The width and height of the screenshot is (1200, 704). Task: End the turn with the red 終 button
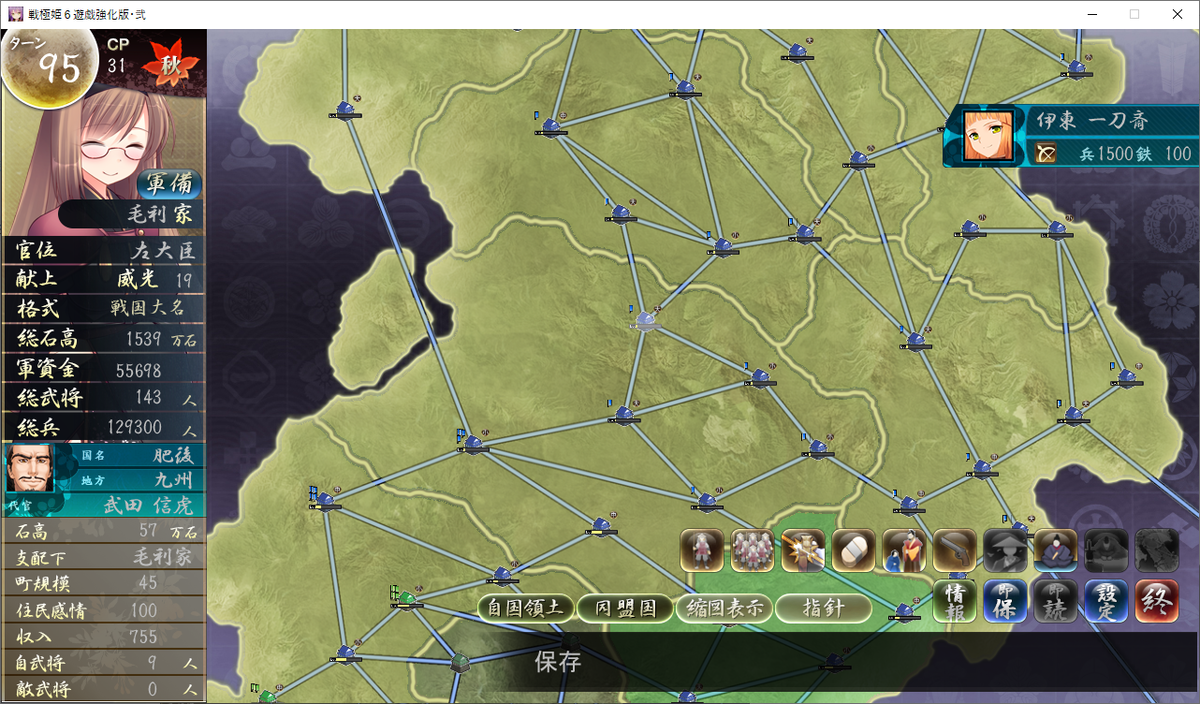1157,601
